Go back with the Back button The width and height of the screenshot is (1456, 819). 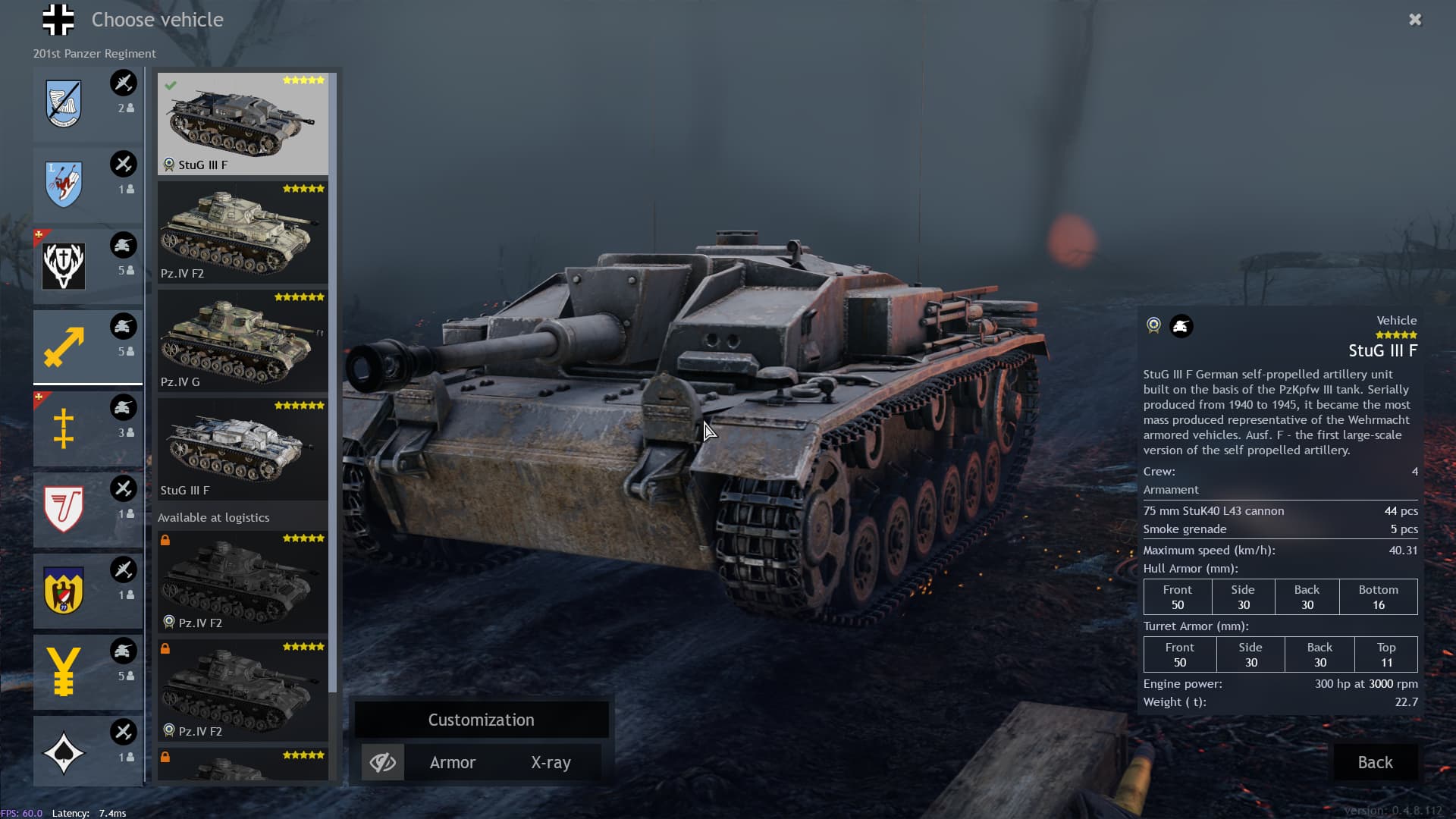(x=1375, y=762)
